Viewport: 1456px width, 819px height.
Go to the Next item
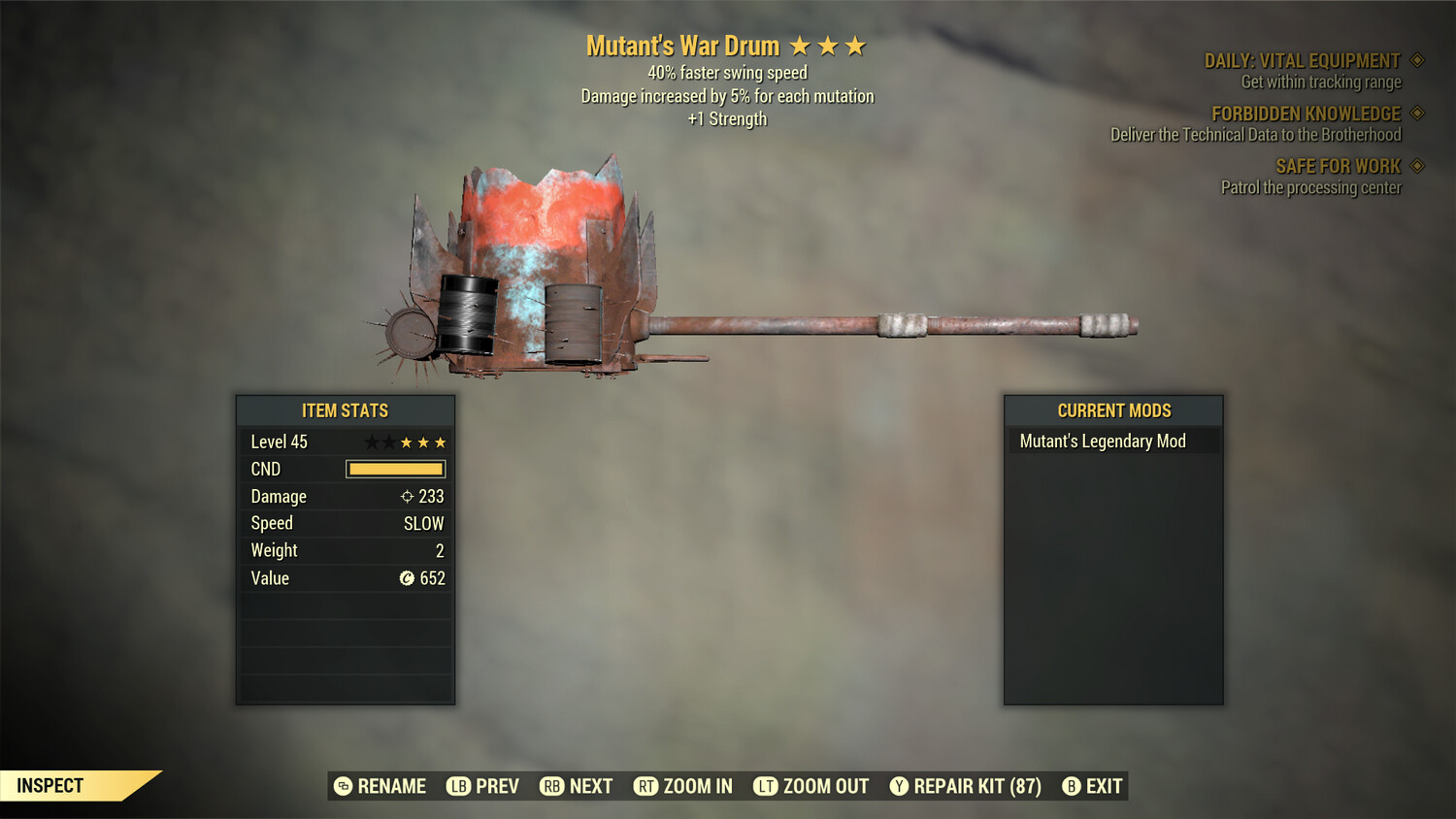[577, 786]
